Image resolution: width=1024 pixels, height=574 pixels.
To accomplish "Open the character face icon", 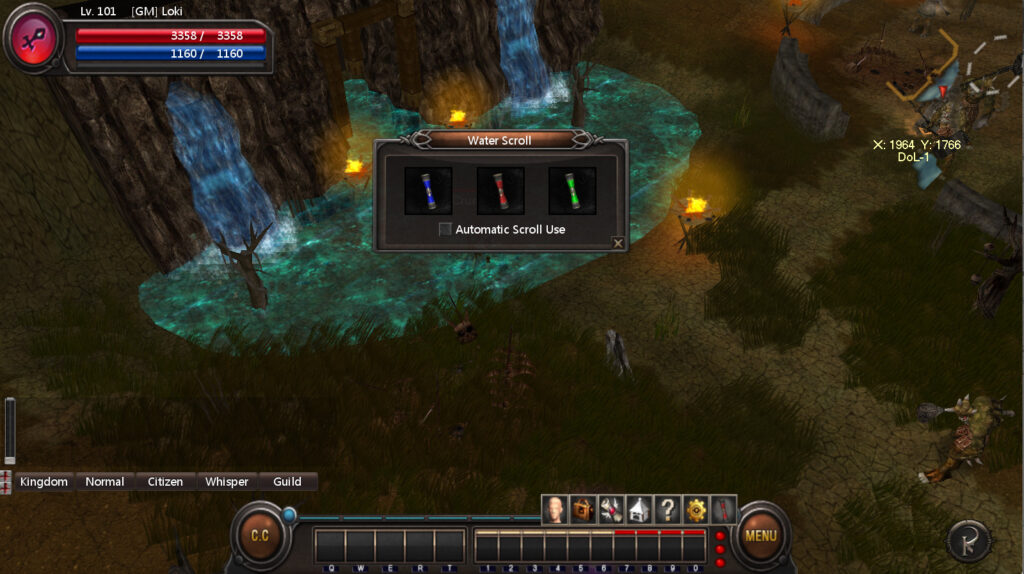I will pyautogui.click(x=555, y=510).
